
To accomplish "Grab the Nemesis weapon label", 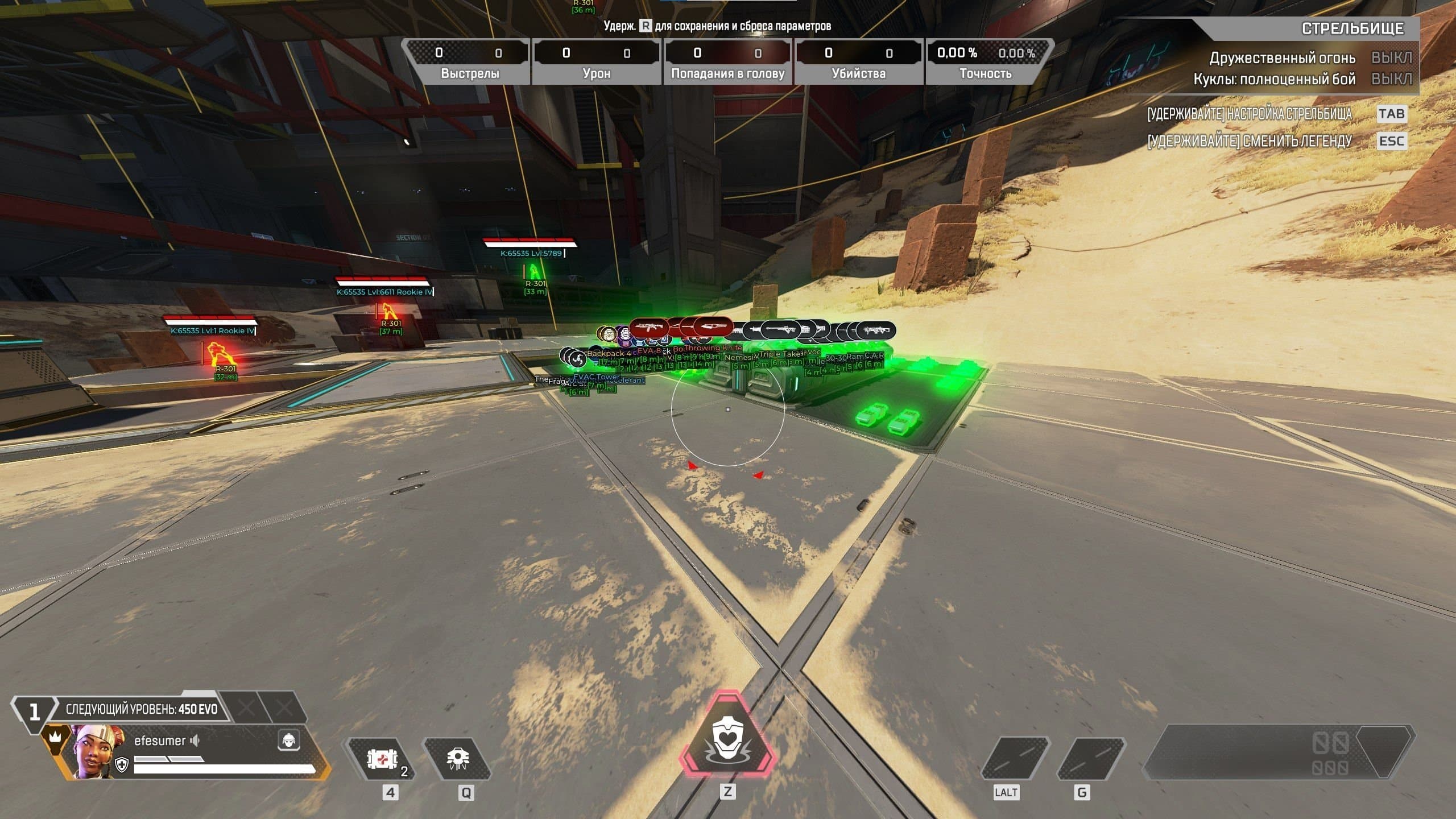I will pyautogui.click(x=739, y=358).
